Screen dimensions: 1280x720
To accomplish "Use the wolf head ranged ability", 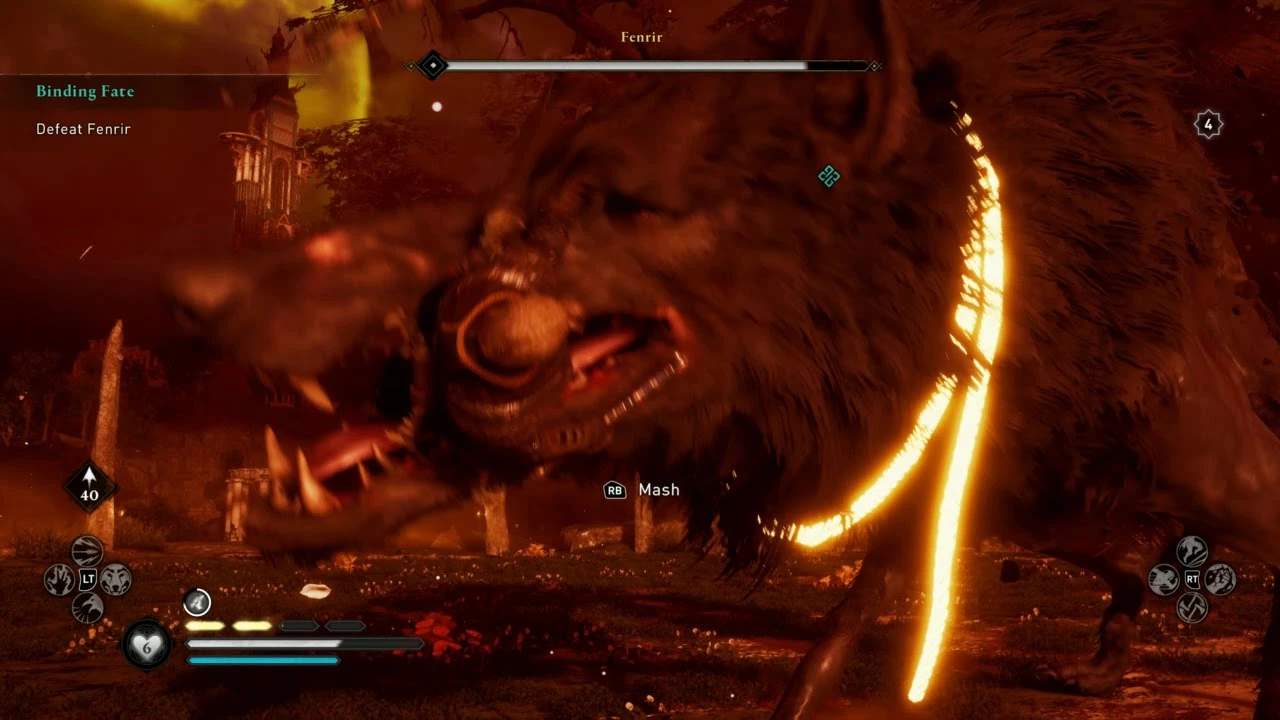I will tap(116, 579).
